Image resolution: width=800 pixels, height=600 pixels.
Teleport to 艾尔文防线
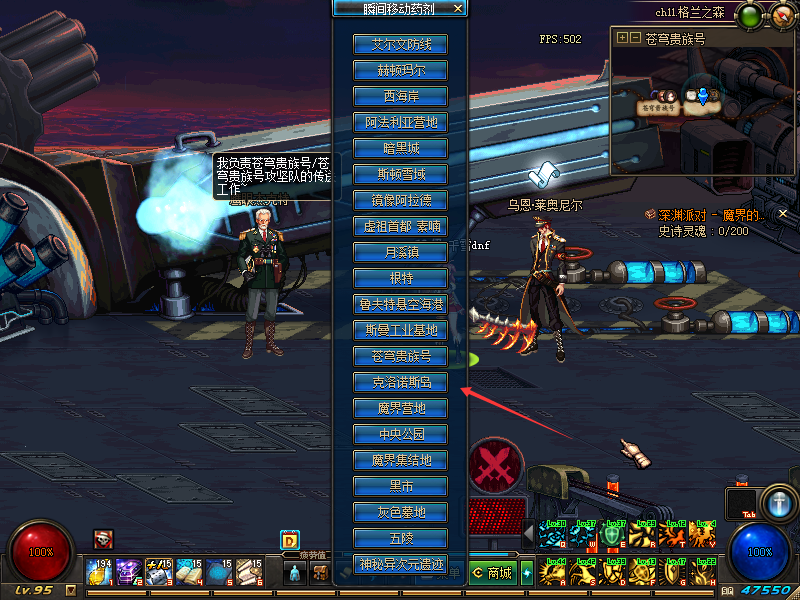coord(400,44)
